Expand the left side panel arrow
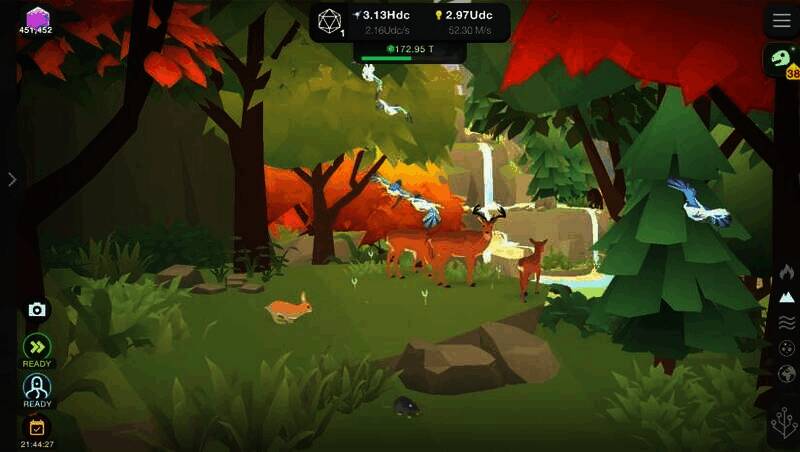 pyautogui.click(x=12, y=179)
